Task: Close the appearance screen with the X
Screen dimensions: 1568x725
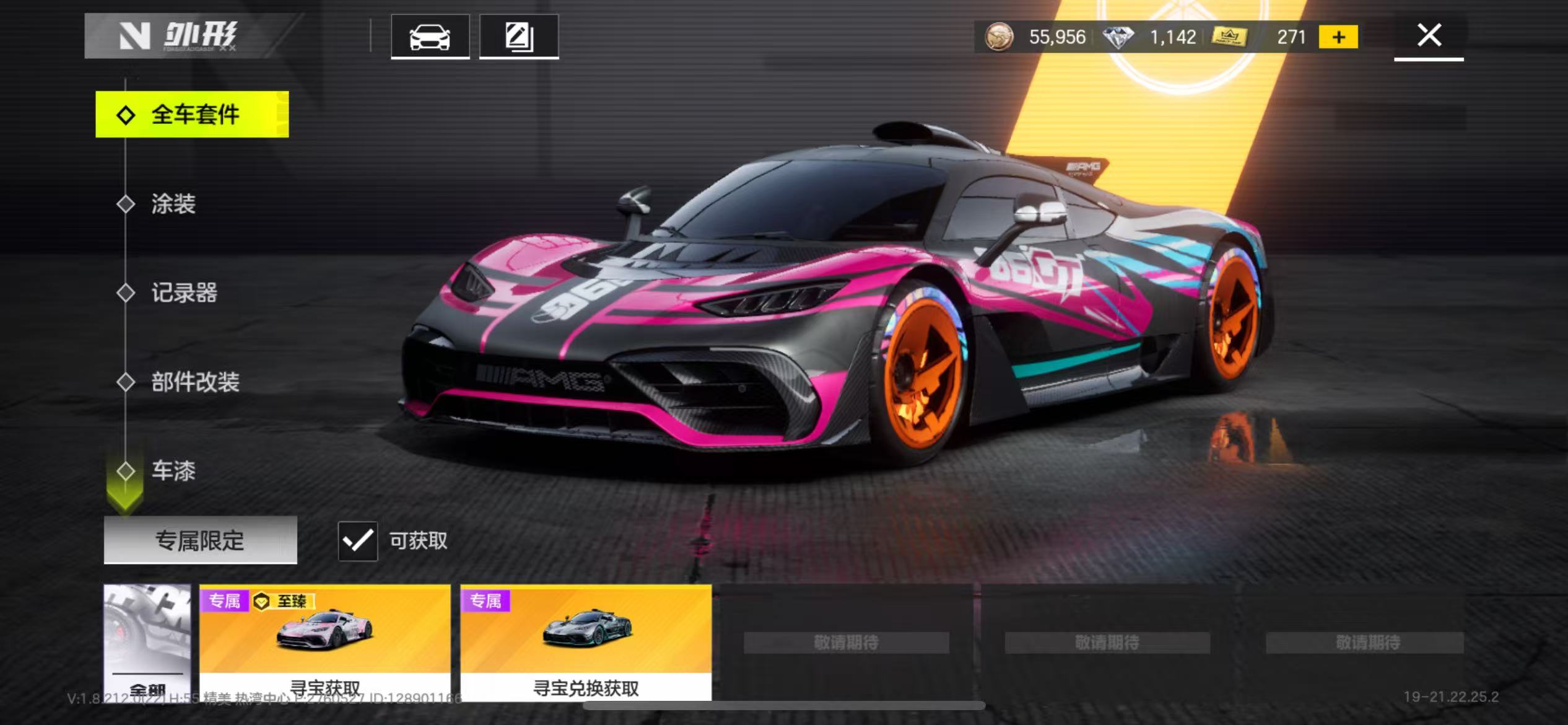Action: (x=1429, y=36)
